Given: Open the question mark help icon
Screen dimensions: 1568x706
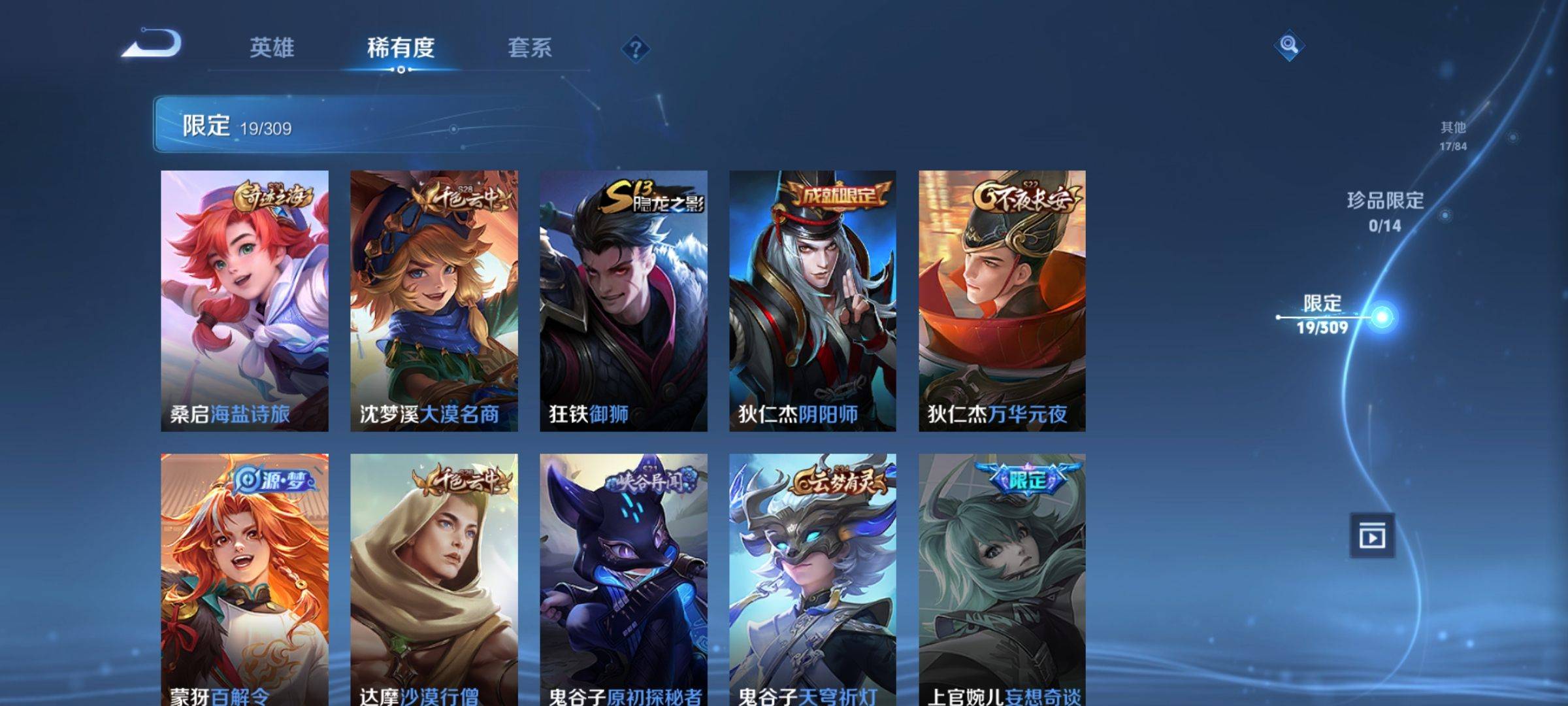Looking at the screenshot, I should pos(635,49).
